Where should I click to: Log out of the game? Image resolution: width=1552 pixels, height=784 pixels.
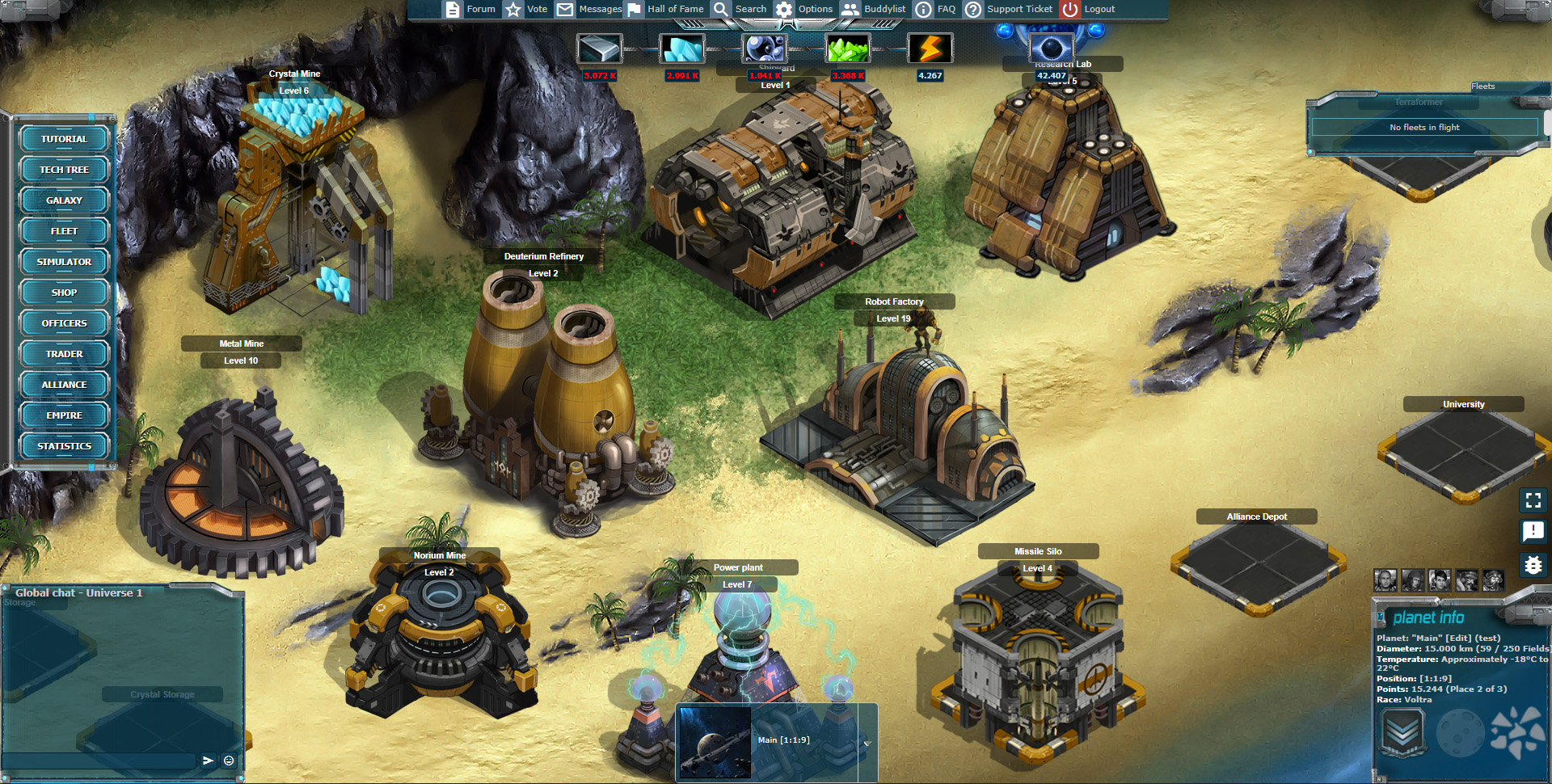(1088, 10)
